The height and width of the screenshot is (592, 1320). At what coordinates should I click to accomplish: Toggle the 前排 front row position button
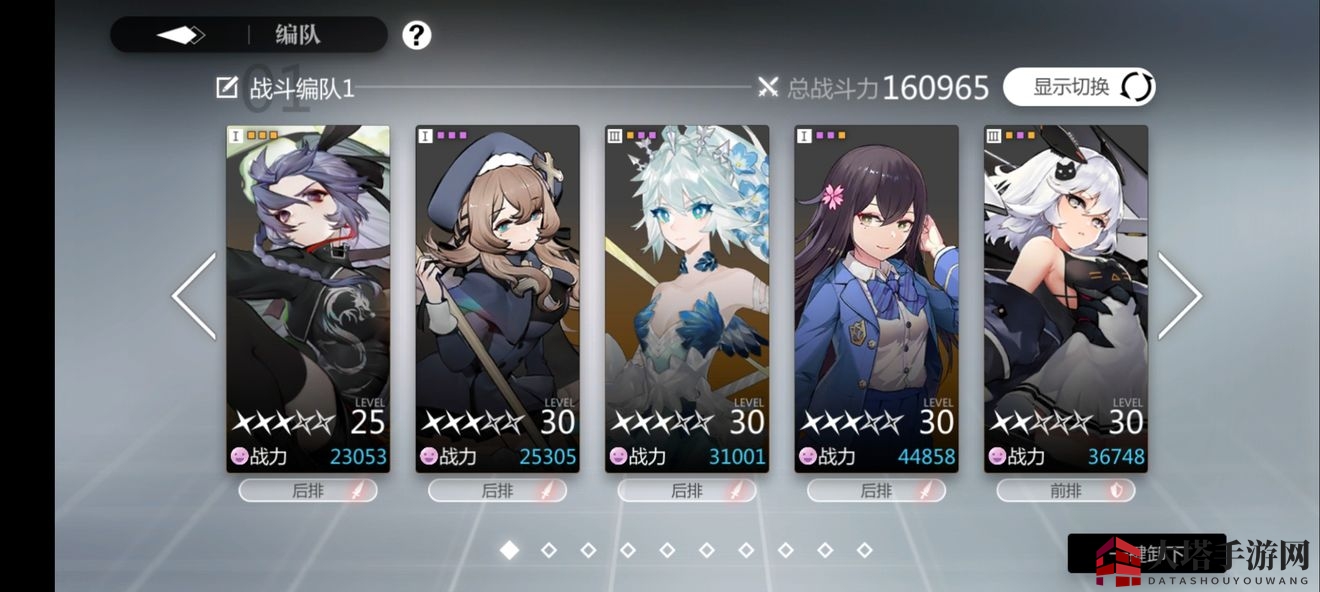coord(1066,491)
